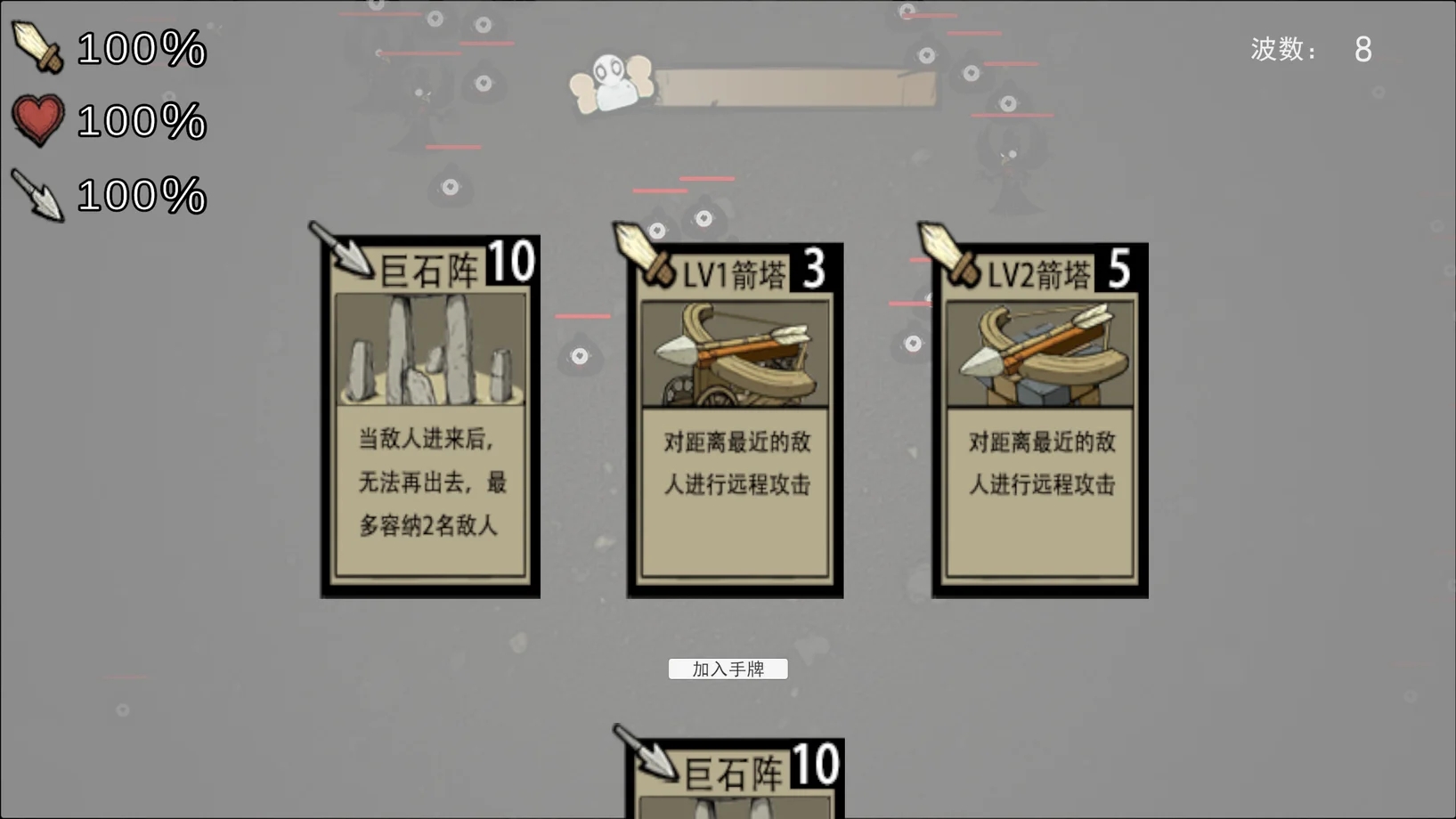Click the wave counter 波数 8

(x=1309, y=51)
